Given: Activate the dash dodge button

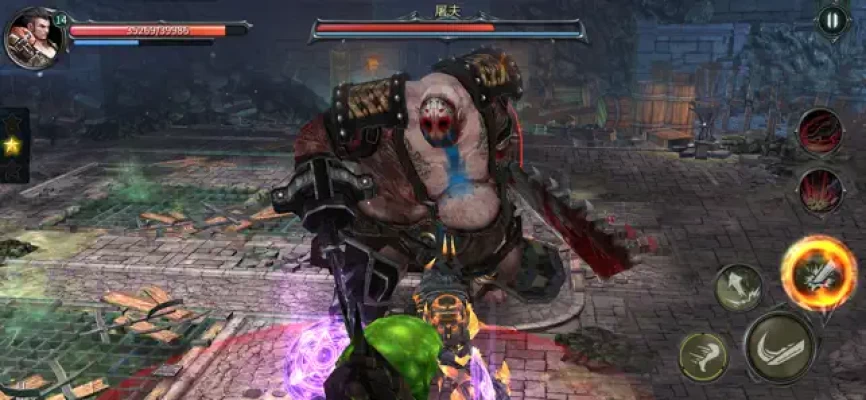Looking at the screenshot, I should (x=702, y=356).
